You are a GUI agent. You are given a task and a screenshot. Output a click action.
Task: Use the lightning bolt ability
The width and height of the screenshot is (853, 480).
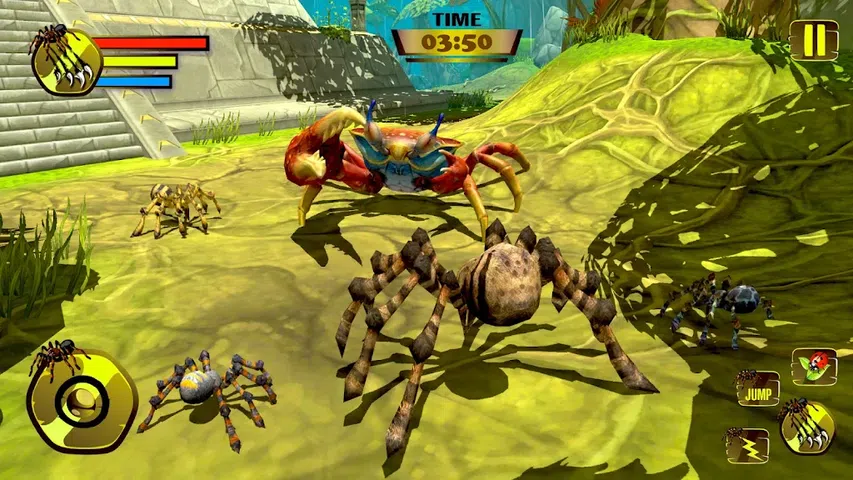pyautogui.click(x=747, y=446)
